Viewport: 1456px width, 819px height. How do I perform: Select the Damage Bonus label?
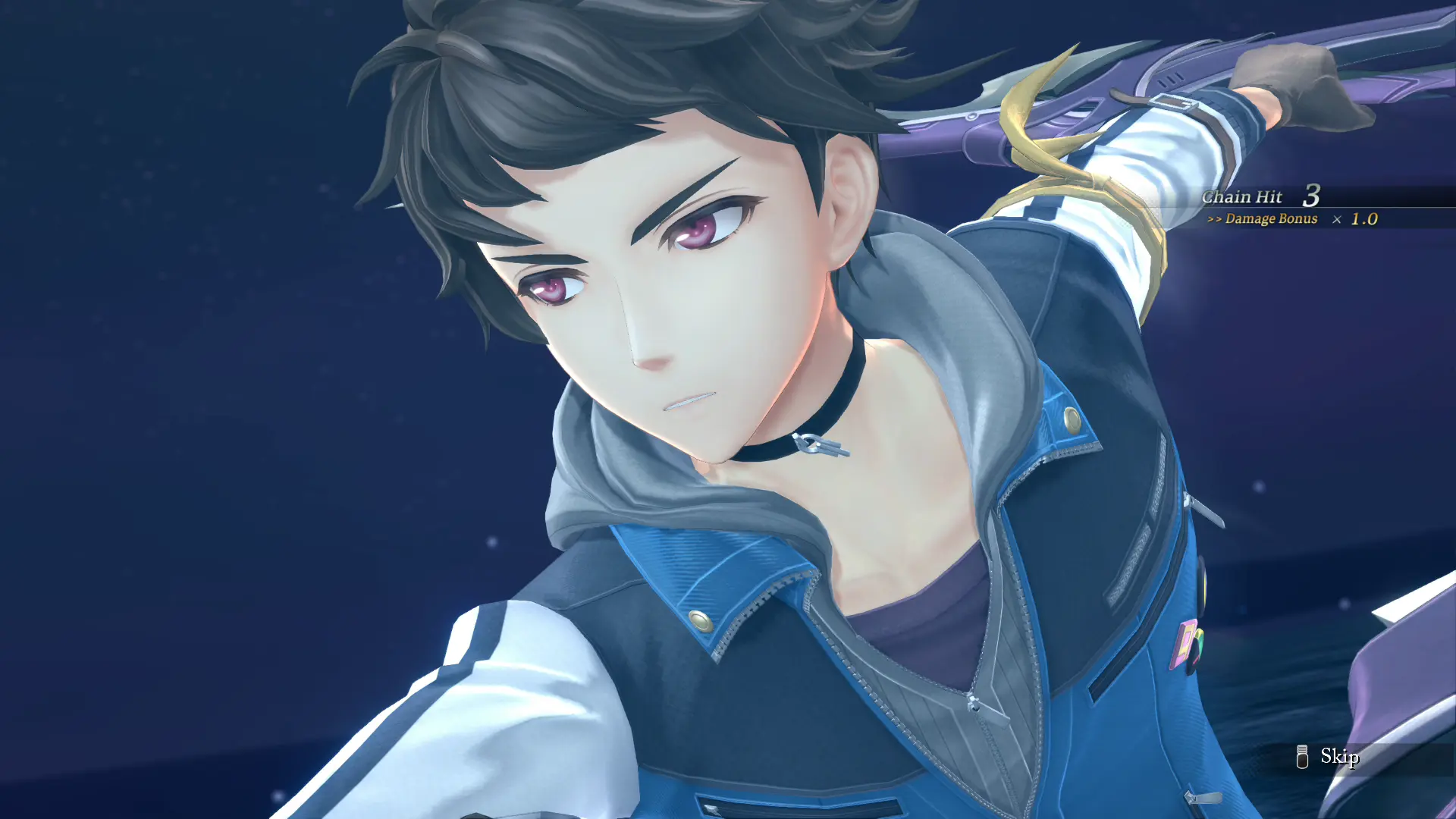[x=1272, y=219]
